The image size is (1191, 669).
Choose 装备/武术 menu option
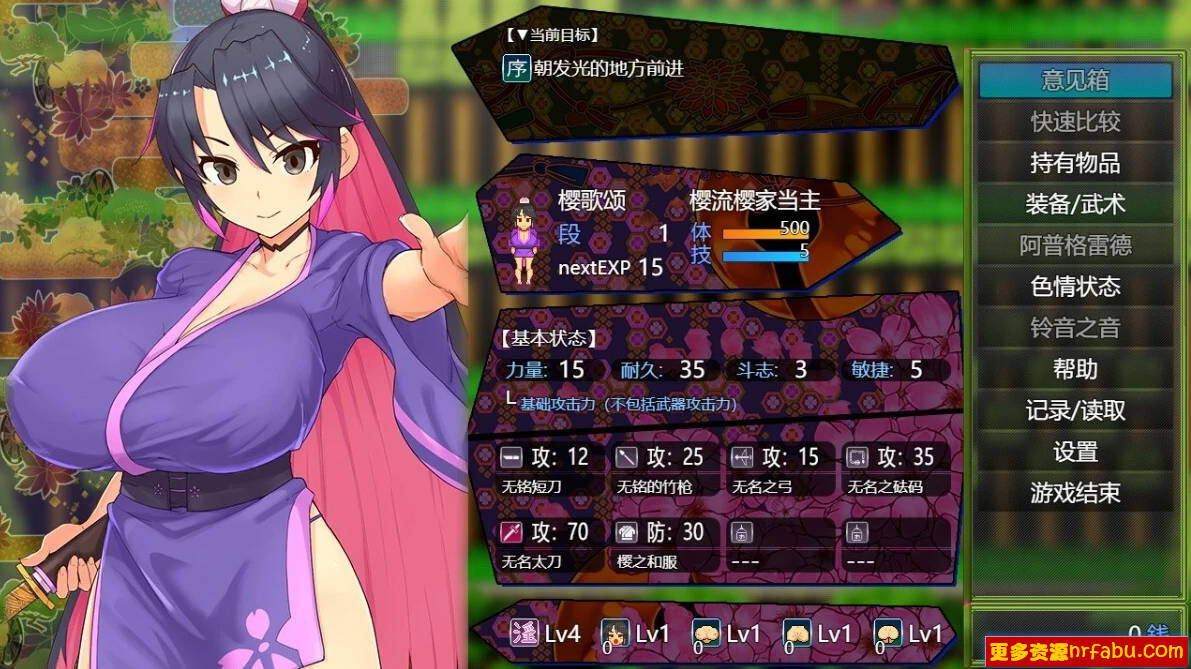[1075, 204]
